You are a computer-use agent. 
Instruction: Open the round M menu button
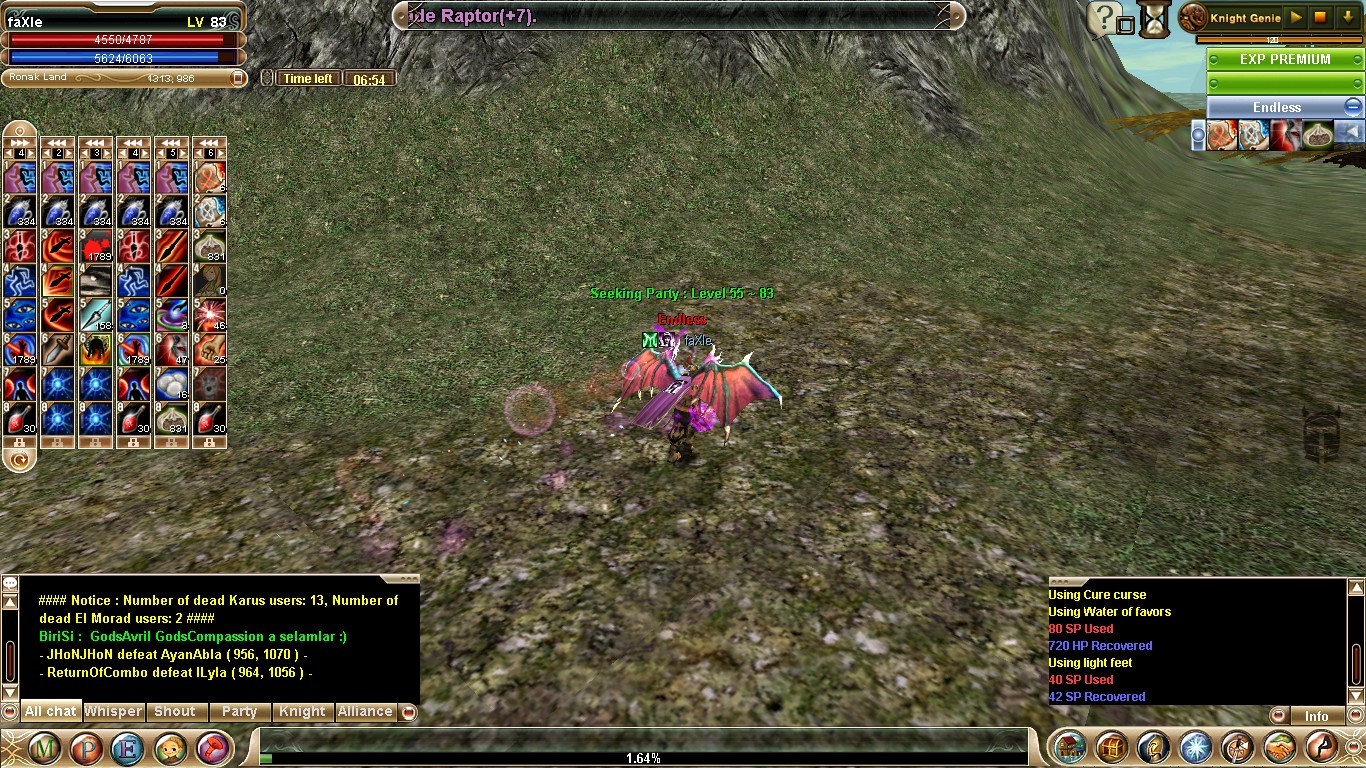[x=45, y=748]
